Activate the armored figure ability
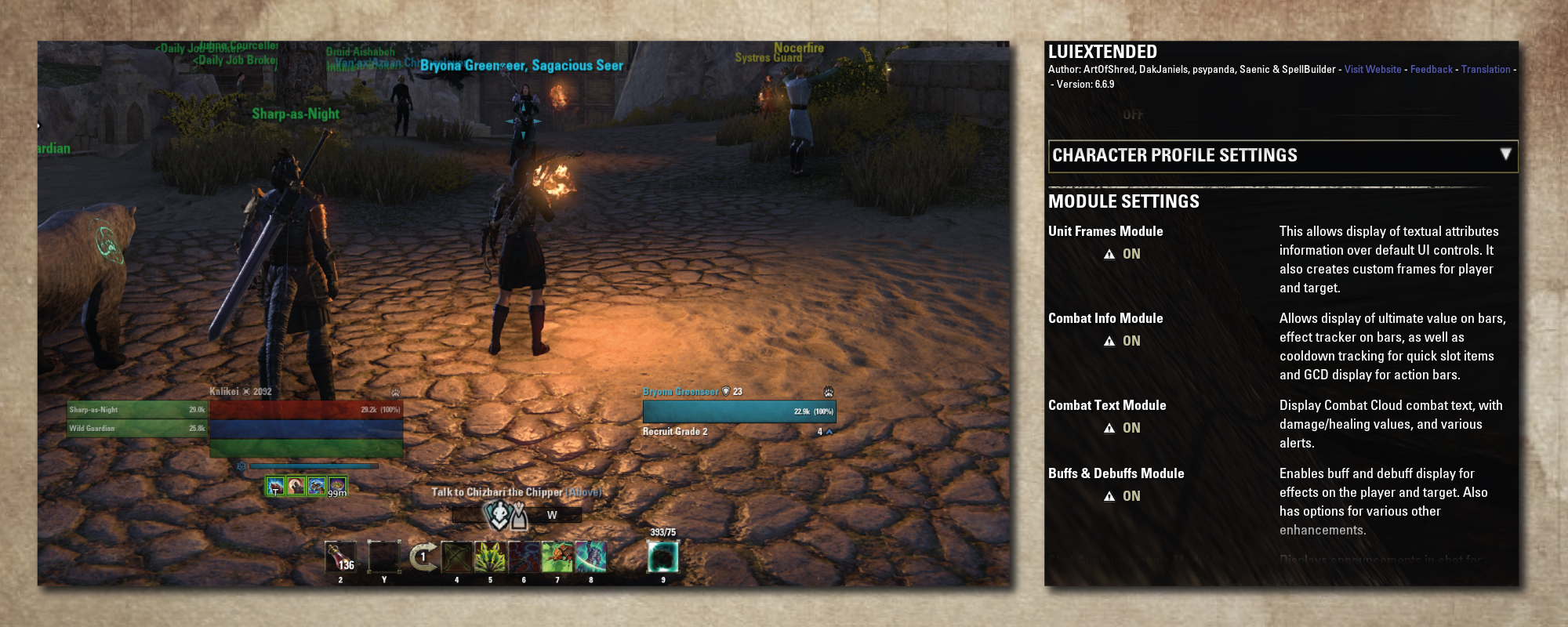Image resolution: width=1568 pixels, height=627 pixels. point(590,557)
